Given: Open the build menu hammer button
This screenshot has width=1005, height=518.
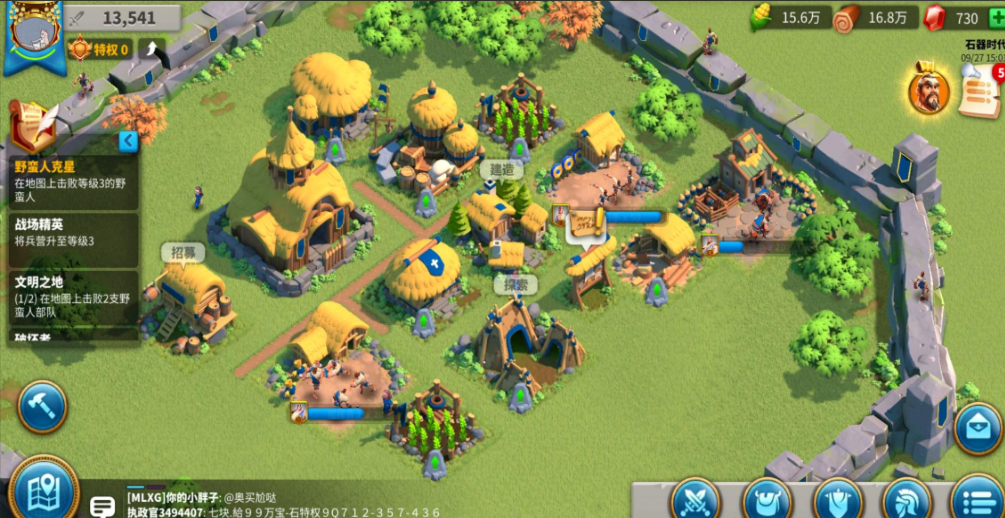Looking at the screenshot, I should 41,406.
